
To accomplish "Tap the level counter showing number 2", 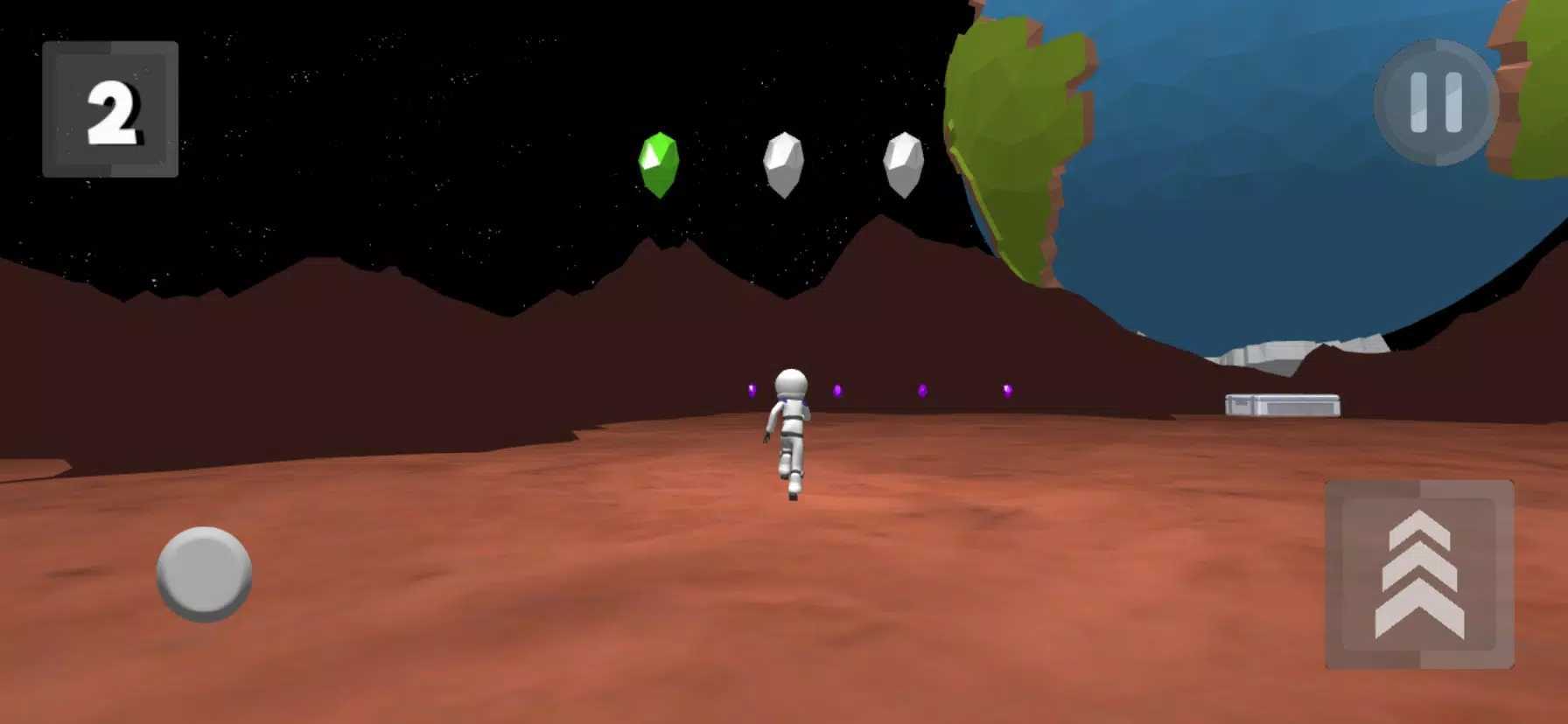I will point(112,107).
